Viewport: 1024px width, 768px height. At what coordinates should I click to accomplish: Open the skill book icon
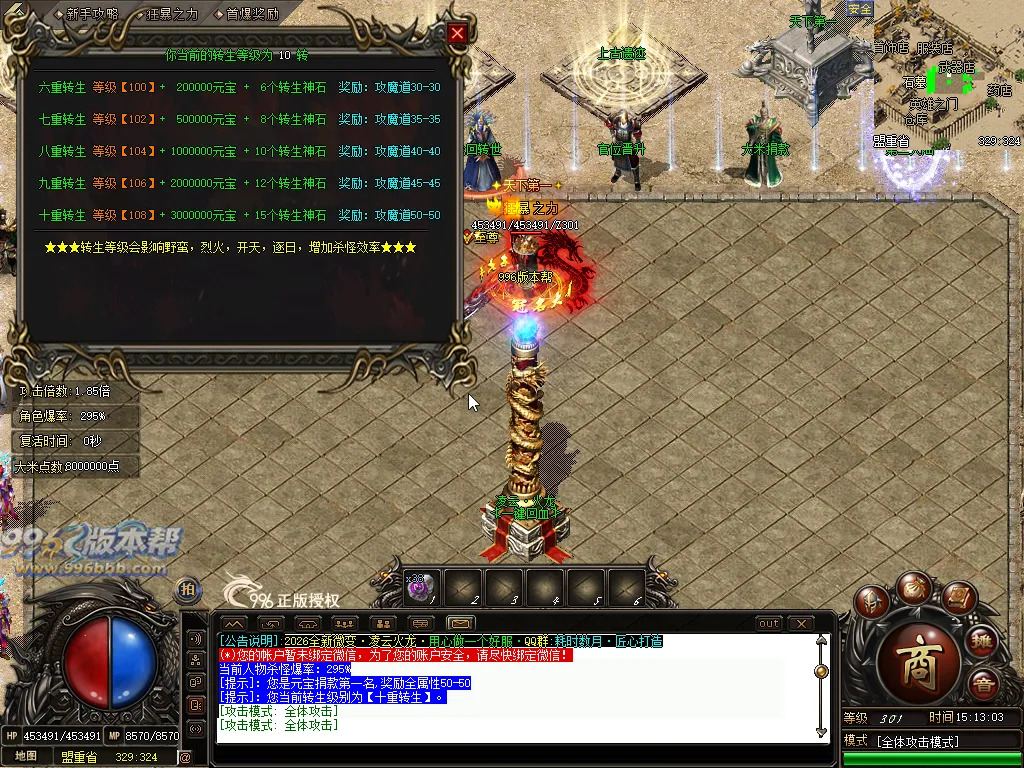(957, 598)
